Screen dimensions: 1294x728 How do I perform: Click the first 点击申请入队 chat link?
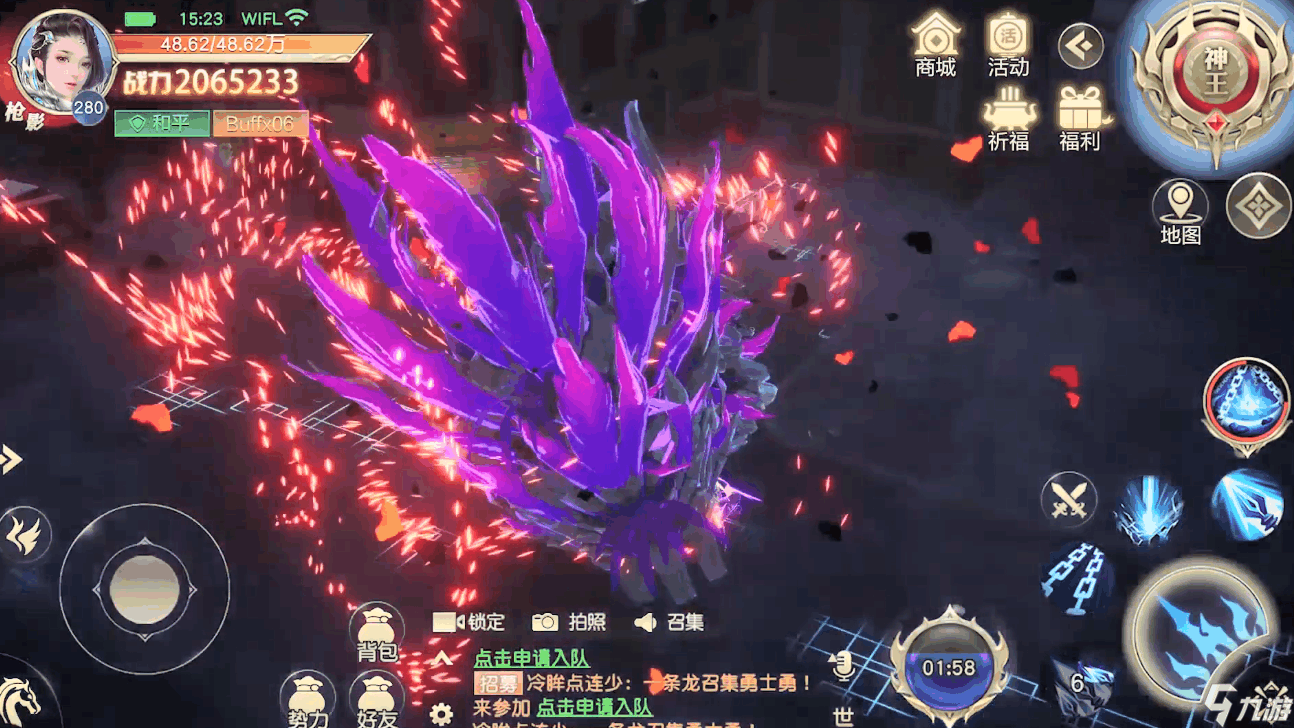[531, 658]
